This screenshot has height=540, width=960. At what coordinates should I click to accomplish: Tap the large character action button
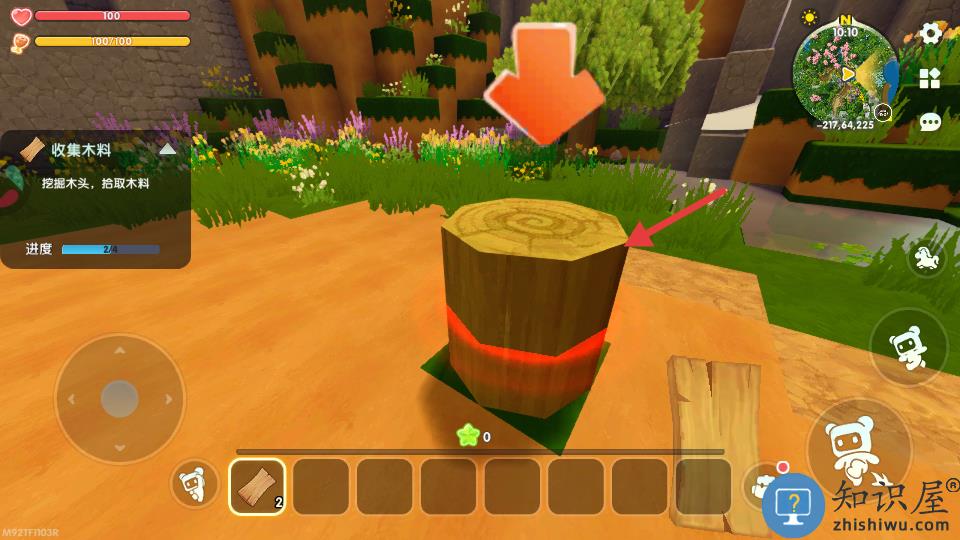pyautogui.click(x=858, y=443)
